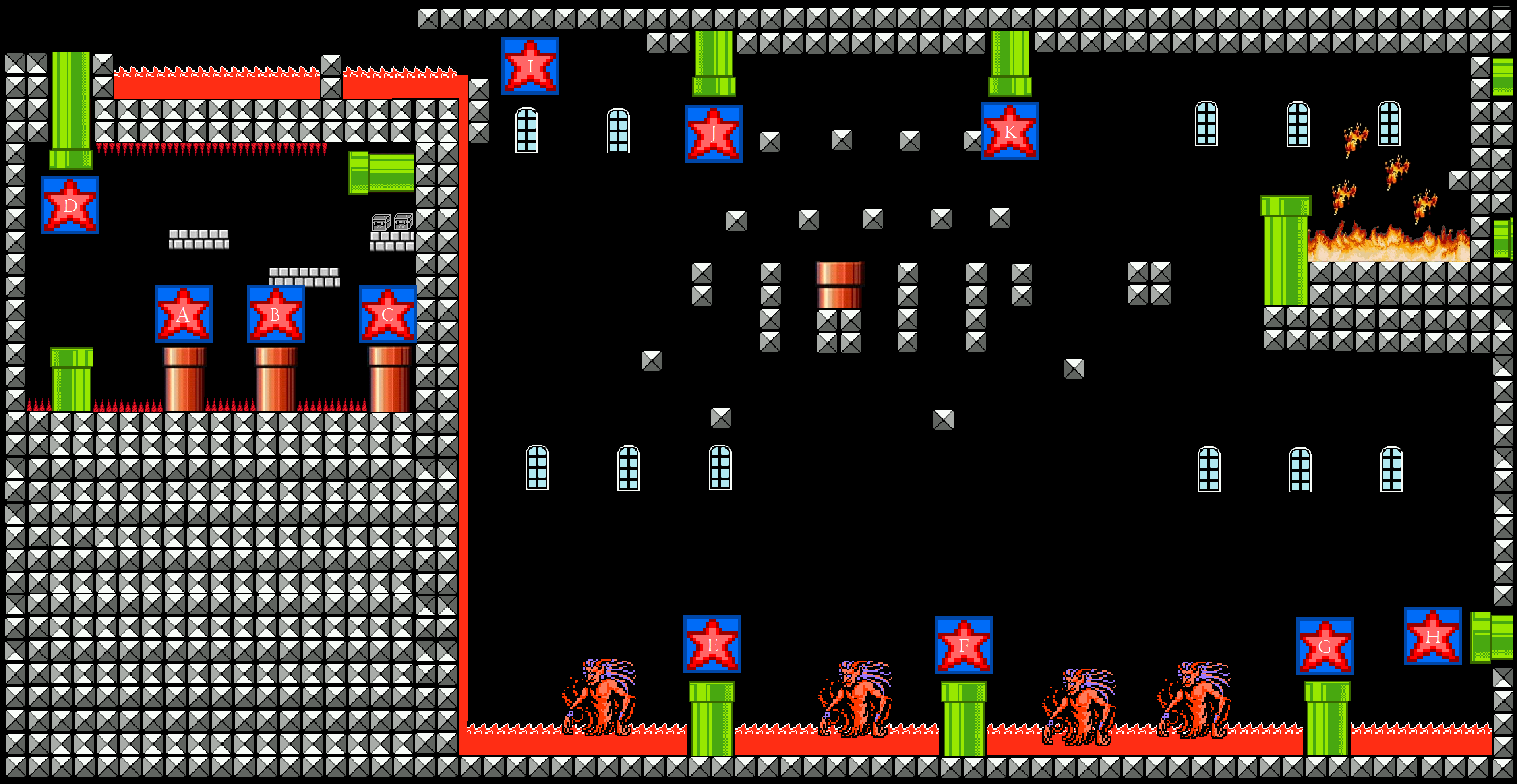This screenshot has width=1517, height=784.
Task: Click the star marker labeled G
Action: coord(1325,646)
